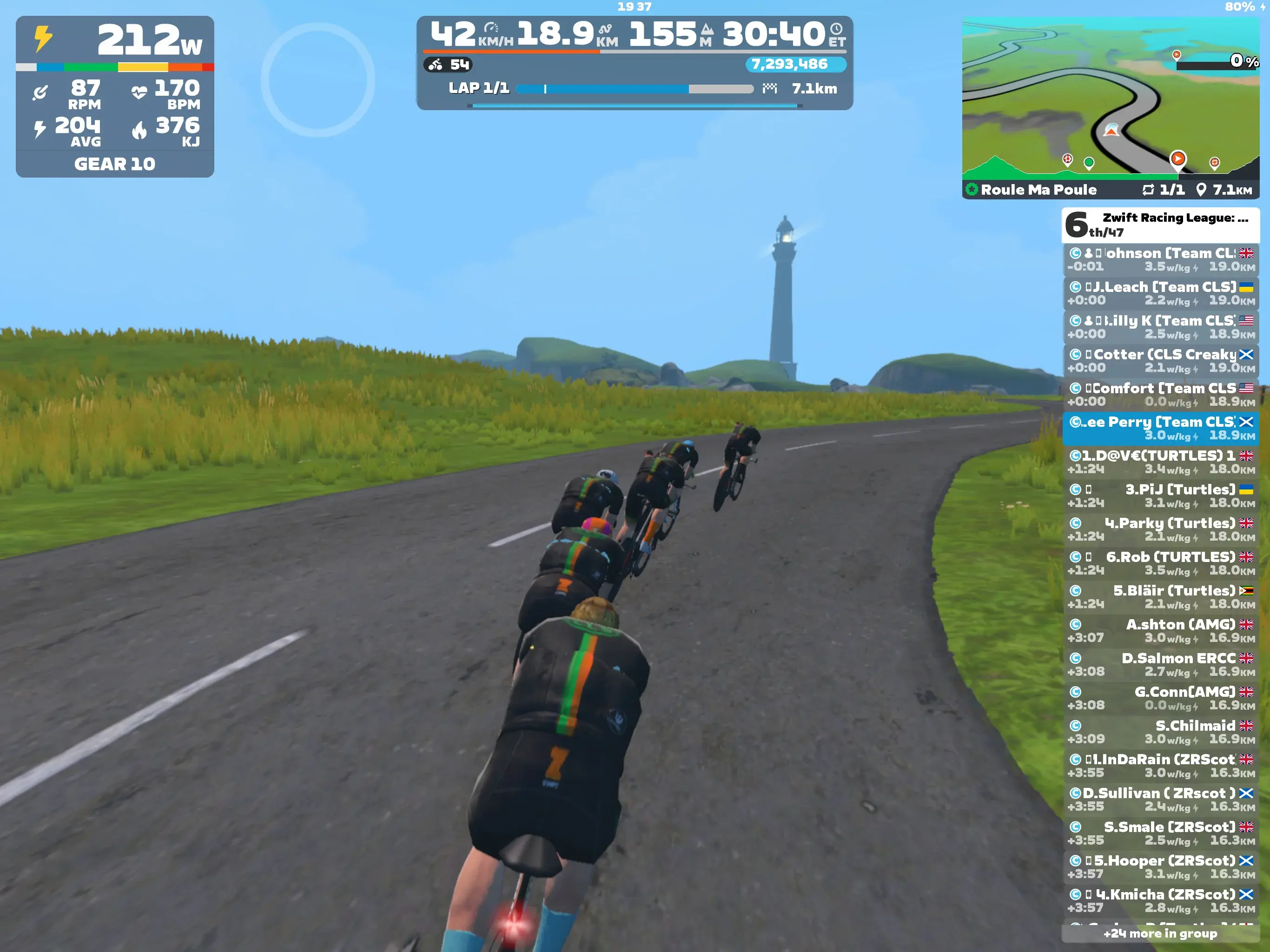Image resolution: width=1270 pixels, height=952 pixels.
Task: Select Cotter (CLS Creaky) rider row
Action: 1160,361
